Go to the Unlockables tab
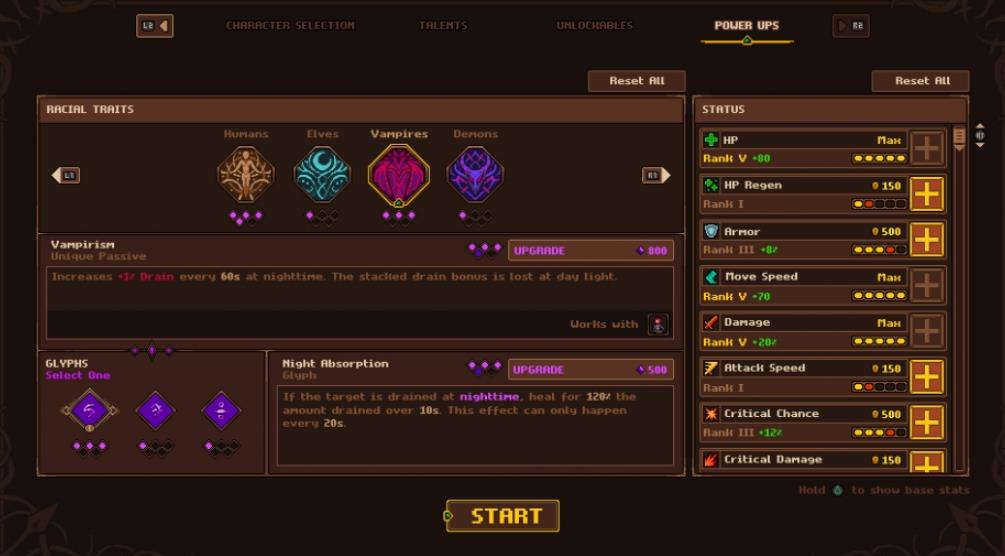The height and width of the screenshot is (556, 1005). point(594,25)
